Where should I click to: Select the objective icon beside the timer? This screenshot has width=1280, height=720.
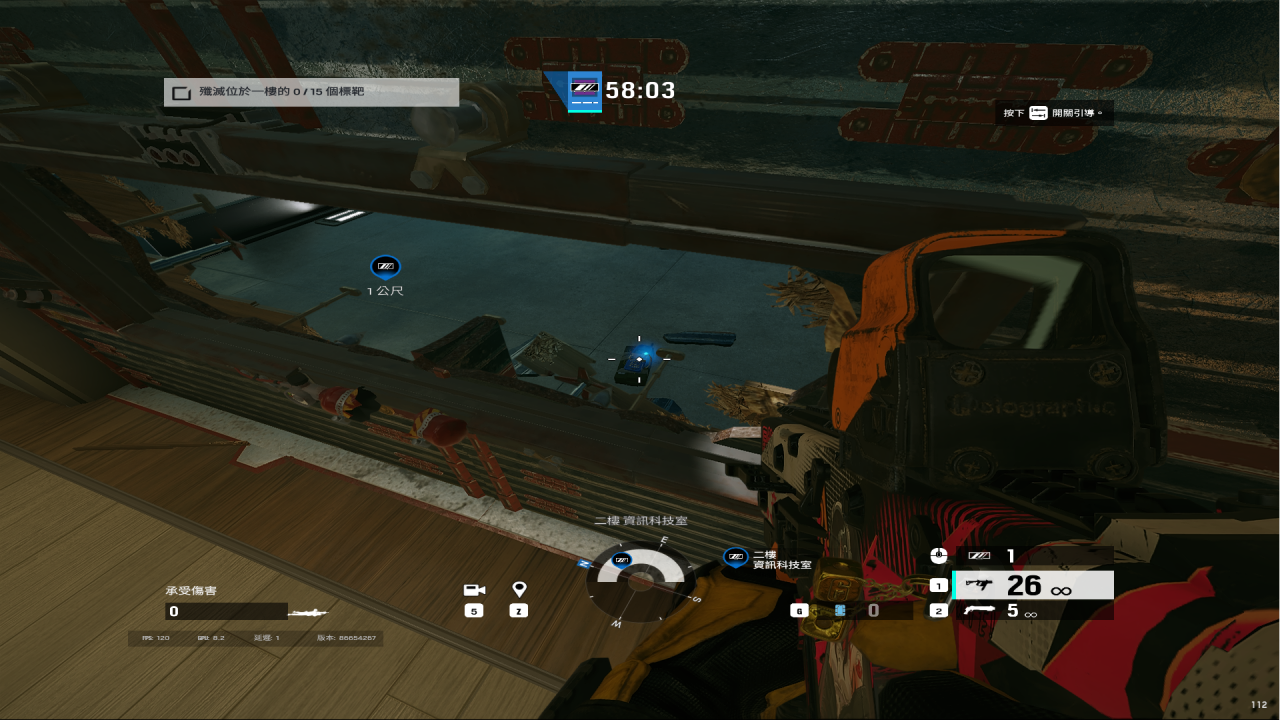(x=584, y=91)
